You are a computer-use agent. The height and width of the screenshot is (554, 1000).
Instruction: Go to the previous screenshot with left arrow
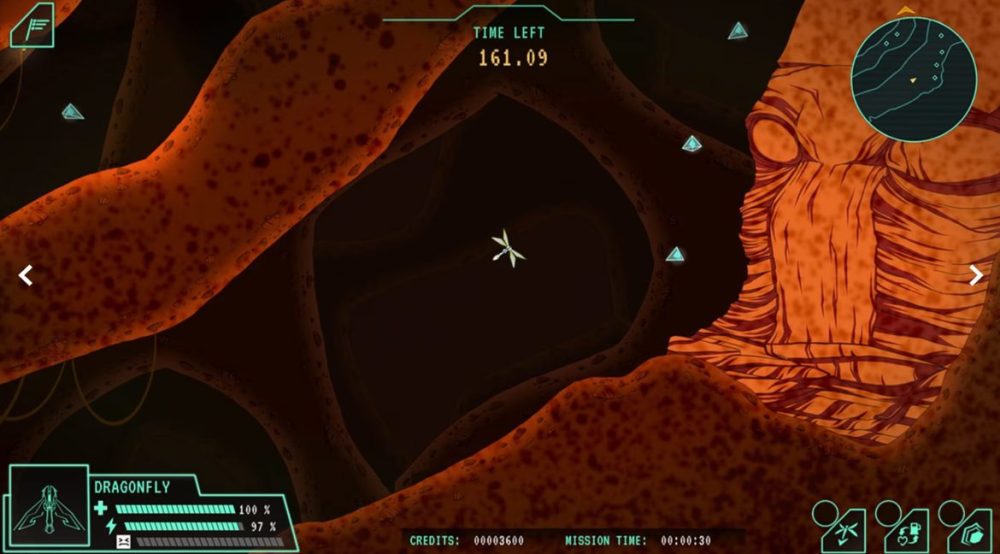tap(26, 276)
